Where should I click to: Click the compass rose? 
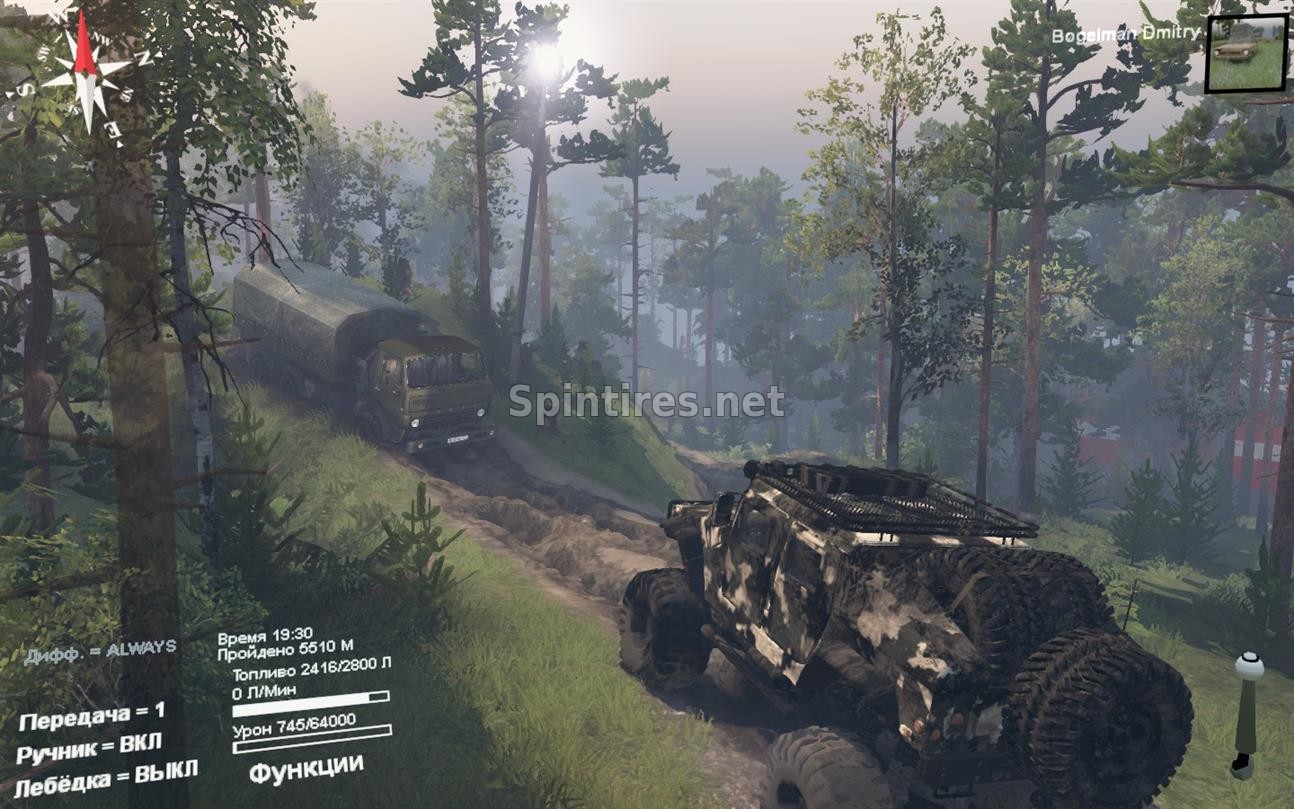click(x=86, y=72)
